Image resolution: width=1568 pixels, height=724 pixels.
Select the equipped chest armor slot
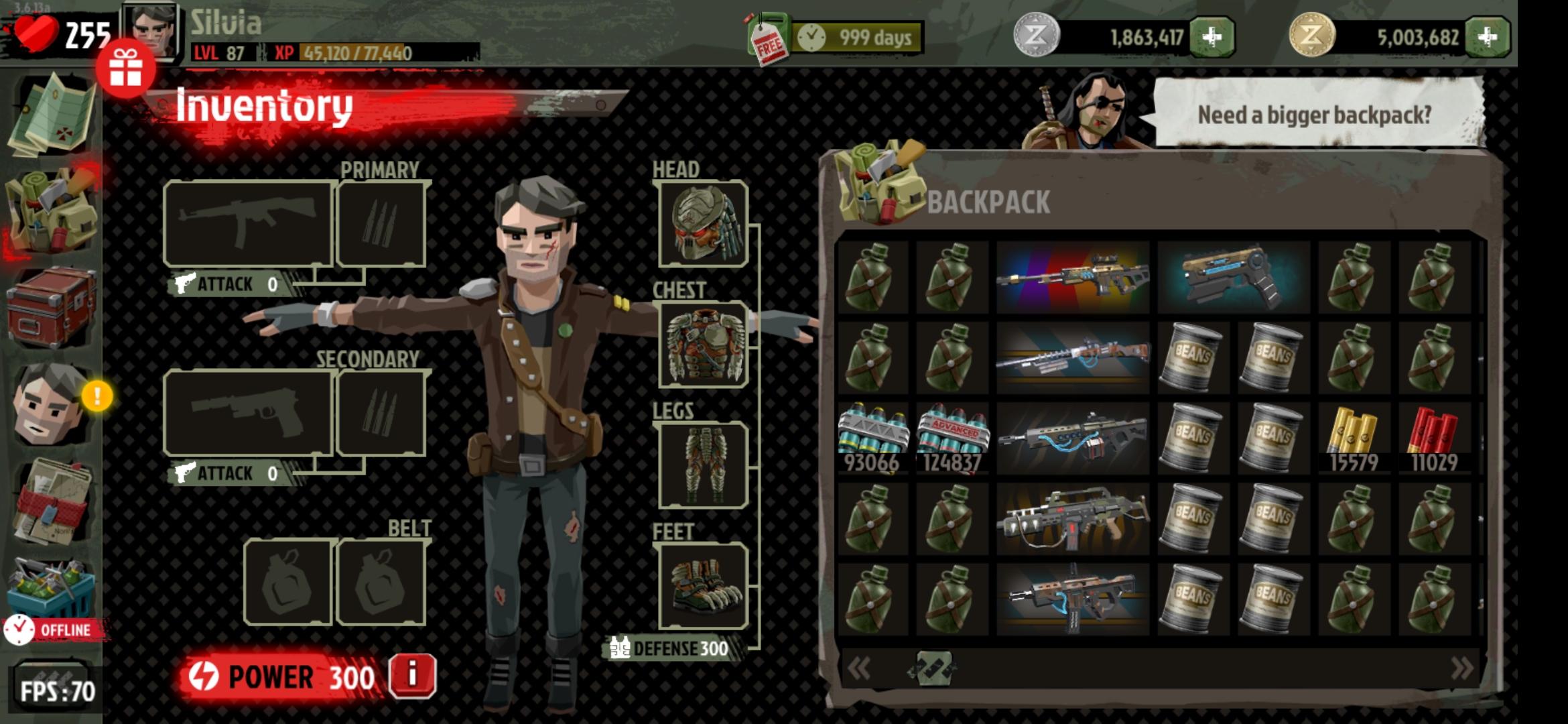pyautogui.click(x=703, y=345)
